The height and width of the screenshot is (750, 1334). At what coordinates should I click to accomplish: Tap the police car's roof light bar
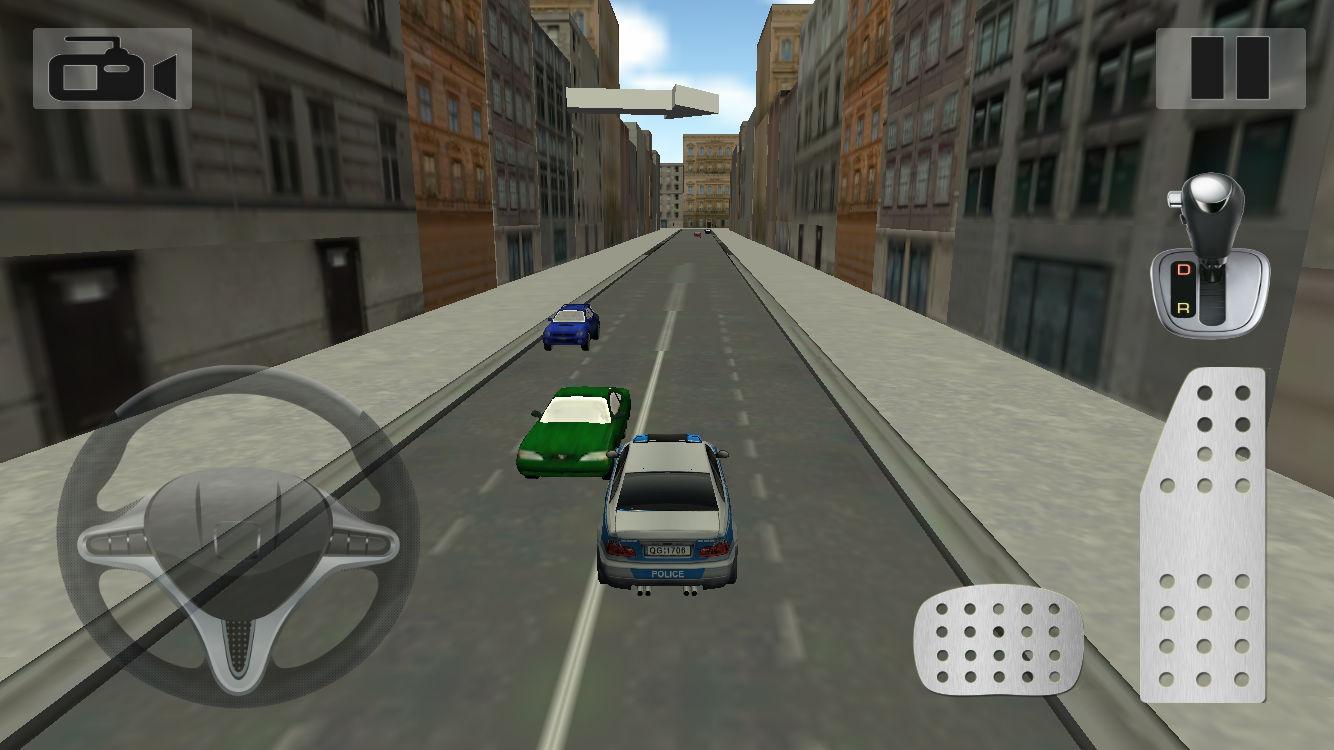coord(668,440)
